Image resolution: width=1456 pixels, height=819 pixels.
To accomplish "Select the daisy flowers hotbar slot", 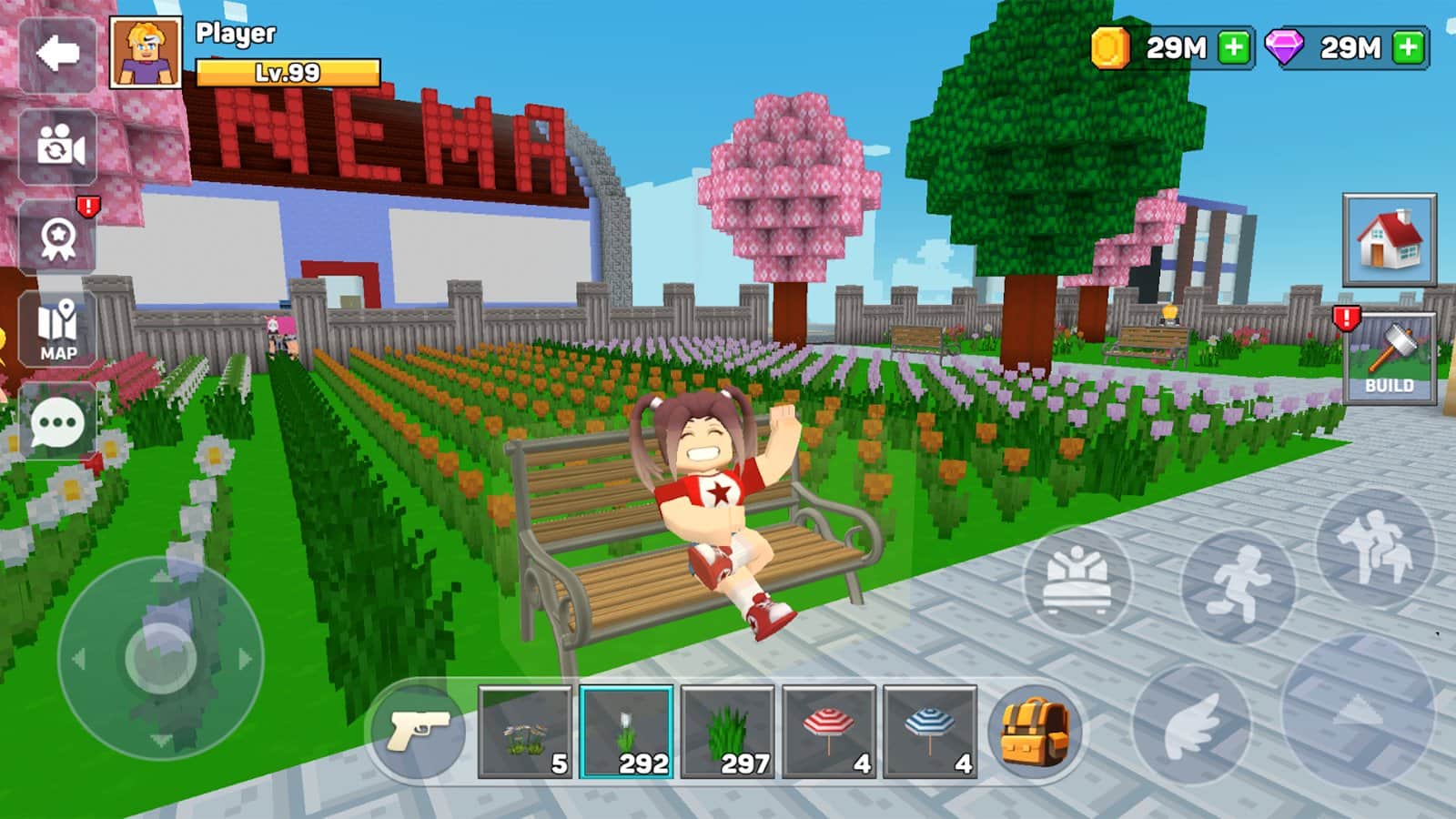I will (525, 733).
